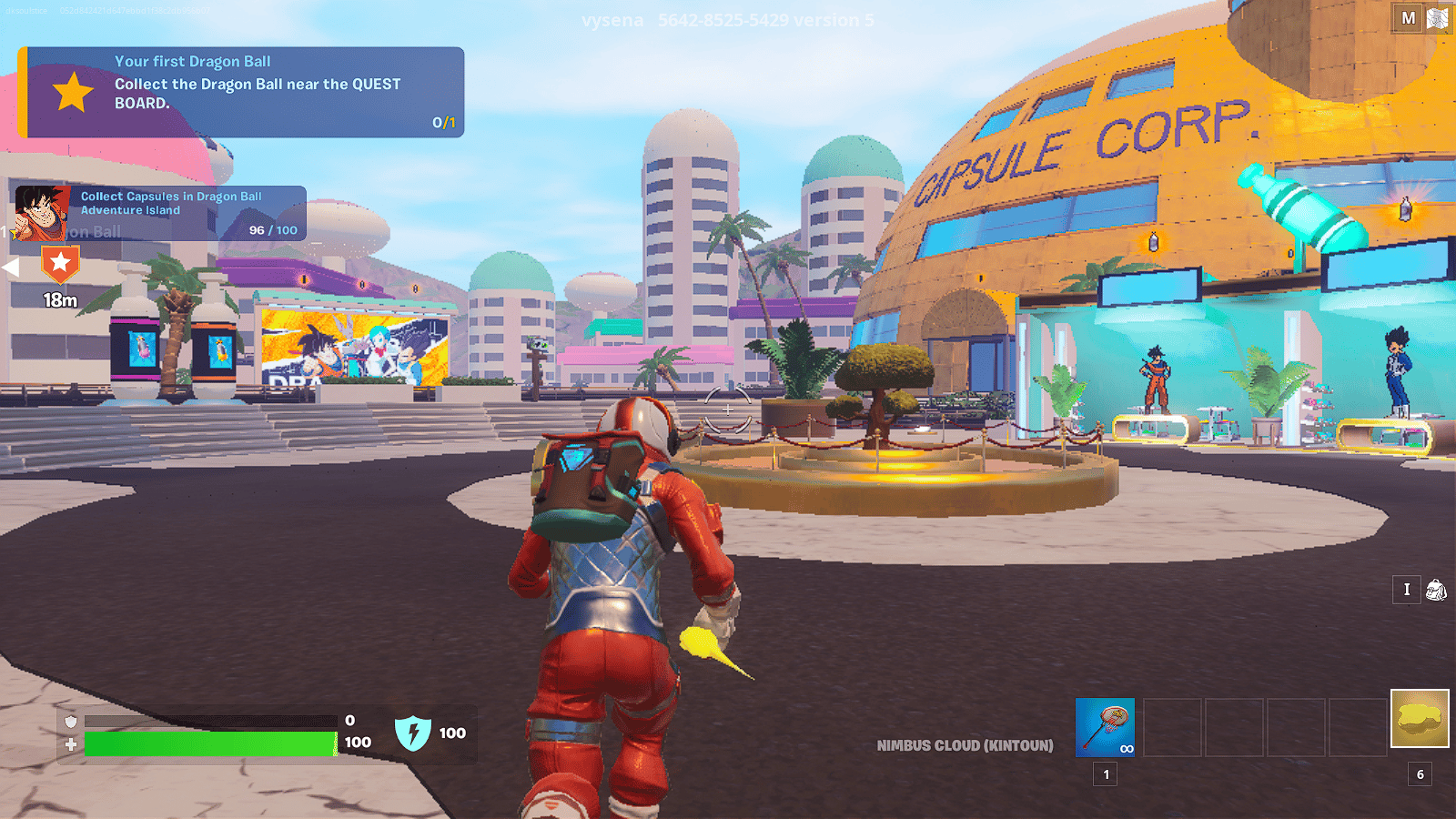Open the M map menu button

tap(1406, 16)
